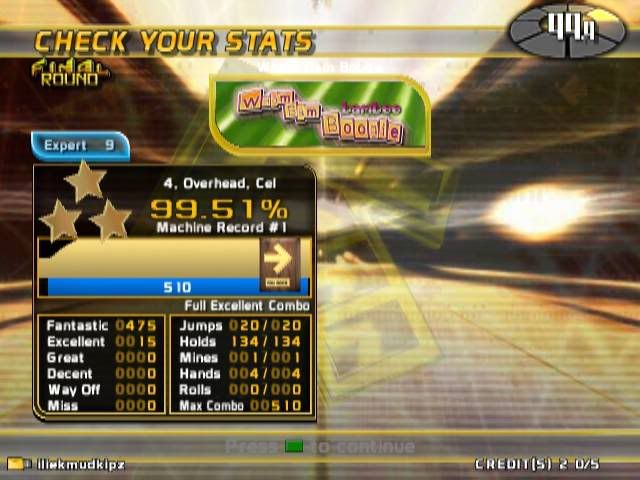Screen dimensions: 640x480
Task: Click the arrow icon on the life graph
Action: 280,262
